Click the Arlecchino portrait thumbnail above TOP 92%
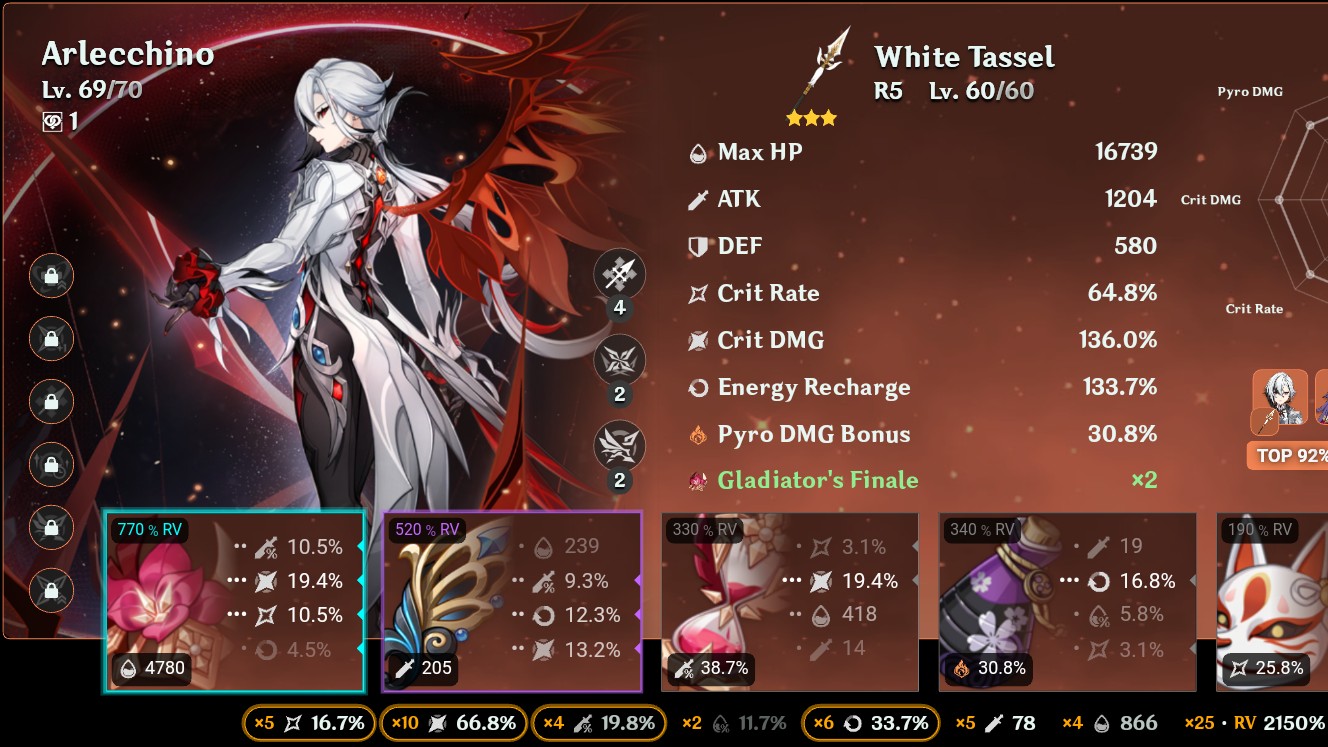The image size is (1328, 747). click(x=1281, y=400)
